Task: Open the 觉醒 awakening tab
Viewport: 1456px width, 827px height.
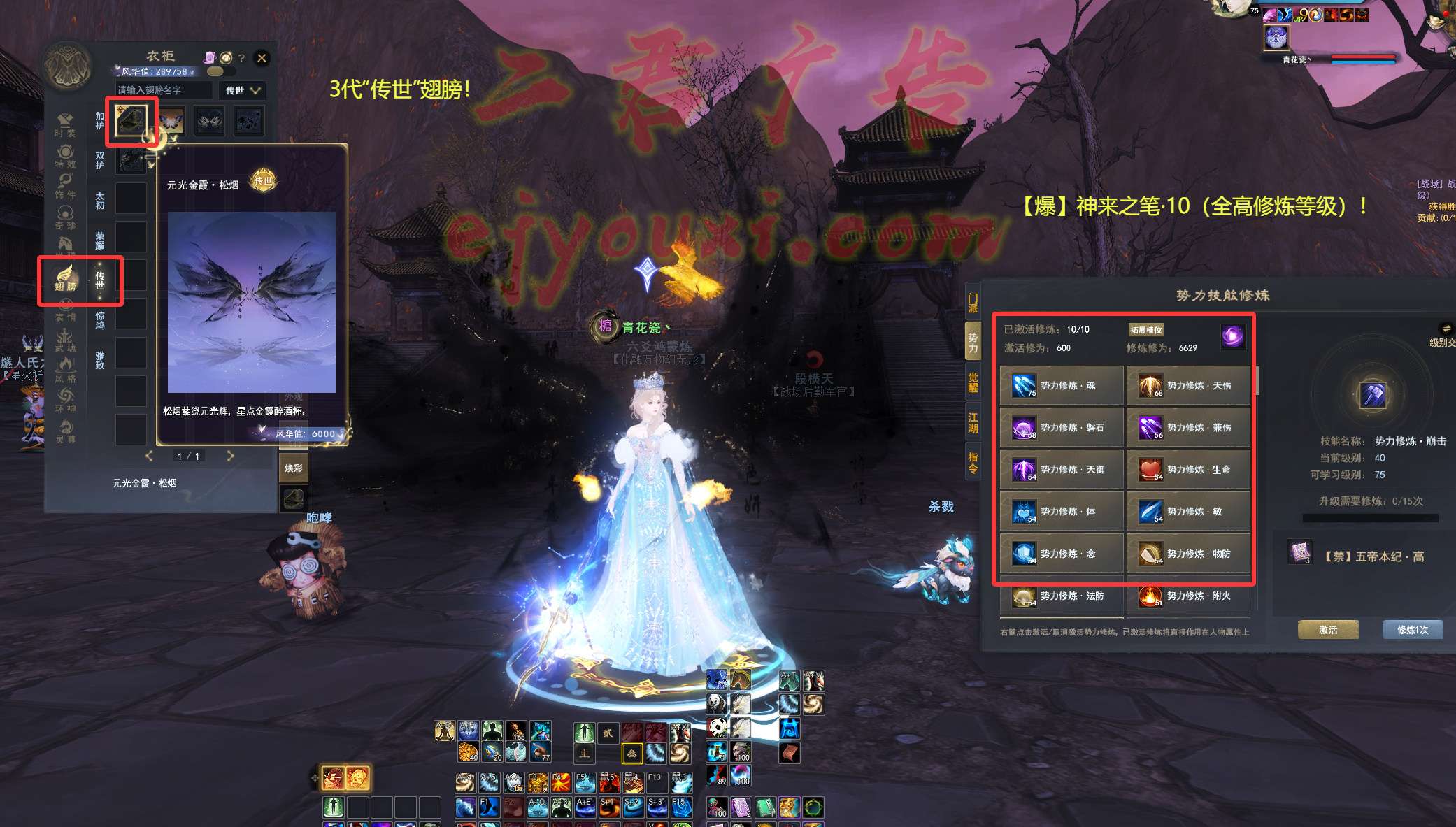Action: [x=973, y=382]
